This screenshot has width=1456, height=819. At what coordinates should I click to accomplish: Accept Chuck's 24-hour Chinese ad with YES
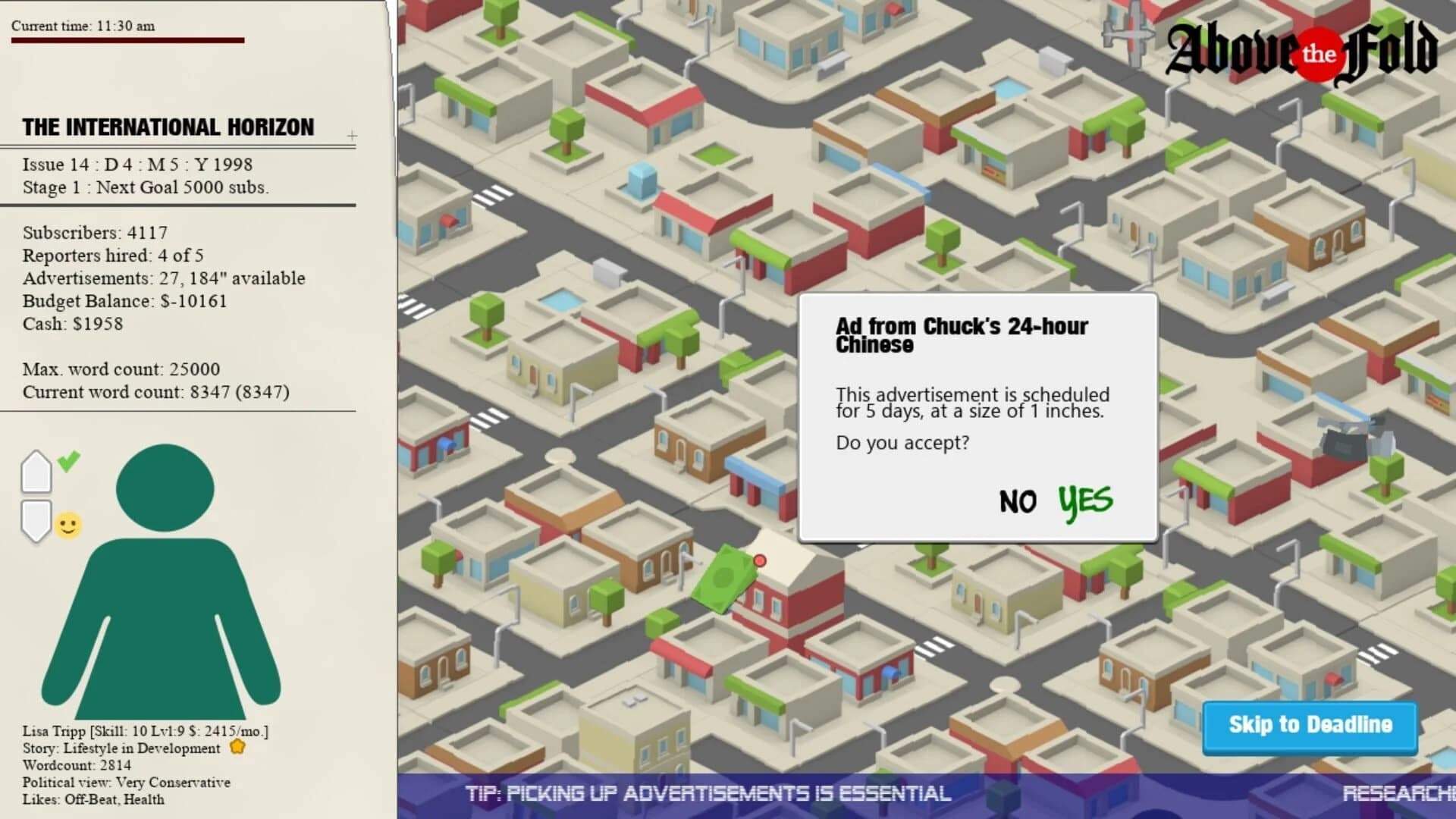click(1084, 500)
